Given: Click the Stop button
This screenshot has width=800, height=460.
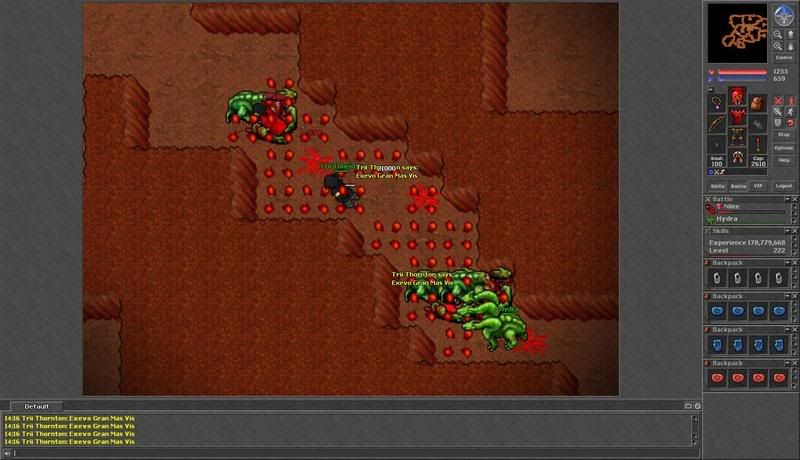Looking at the screenshot, I should point(784,134).
